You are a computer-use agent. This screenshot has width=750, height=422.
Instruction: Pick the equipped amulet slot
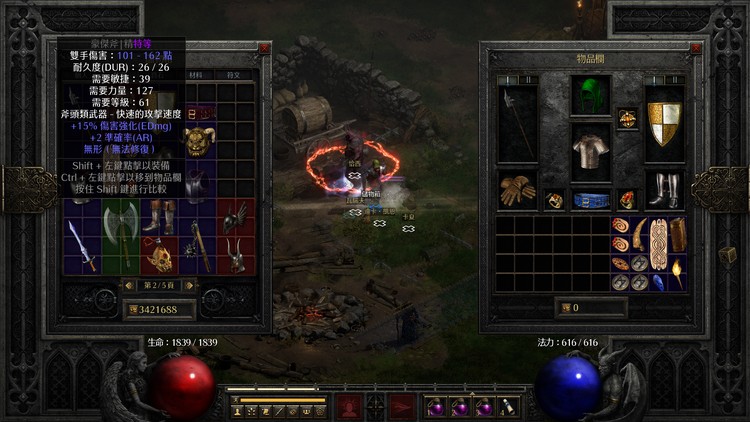pos(628,118)
